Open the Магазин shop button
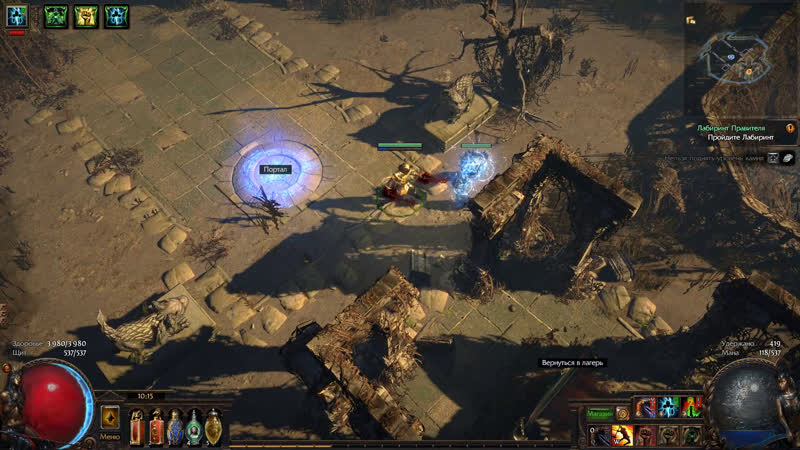 pyautogui.click(x=598, y=411)
